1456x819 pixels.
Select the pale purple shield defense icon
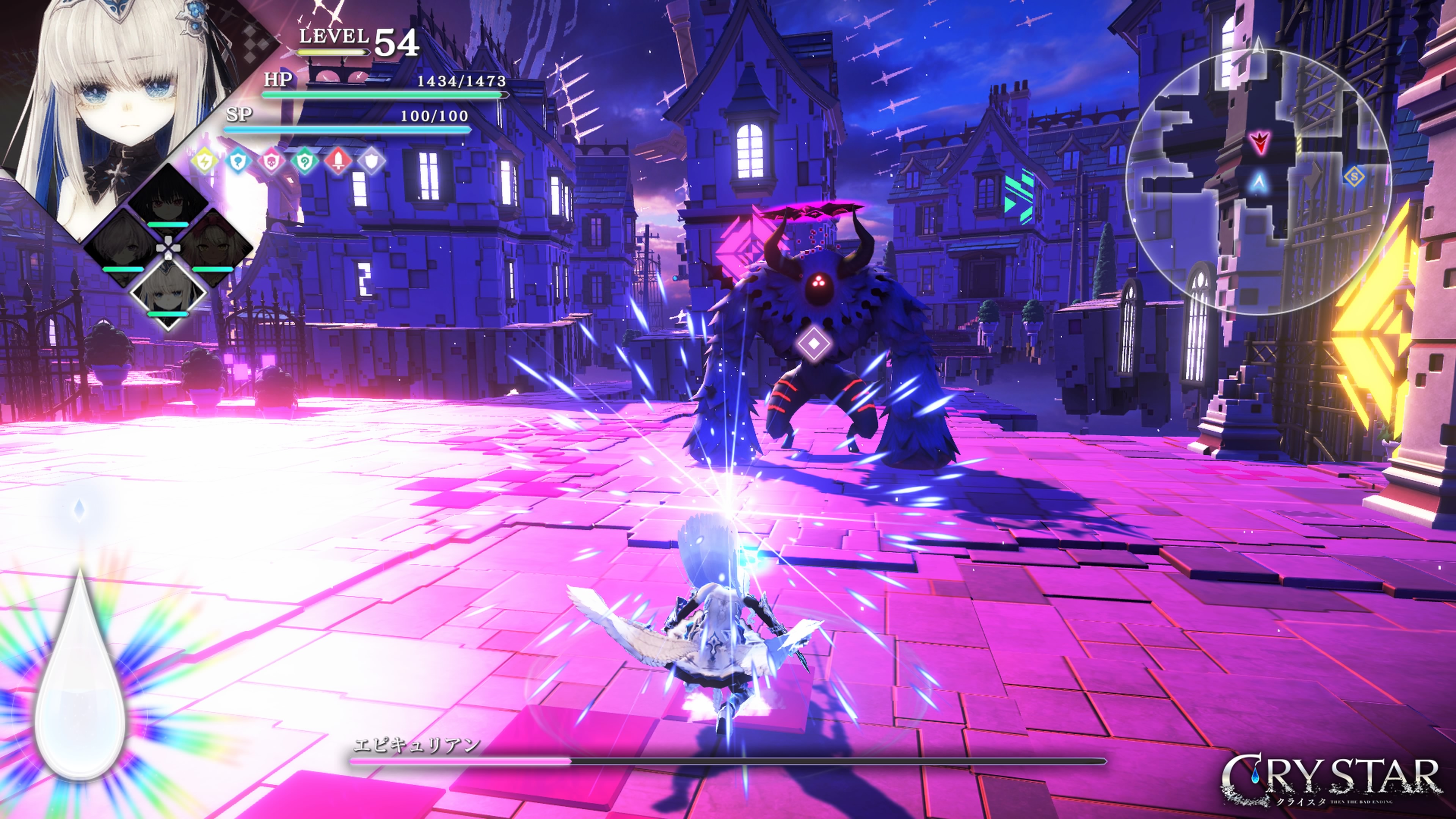coord(371,162)
